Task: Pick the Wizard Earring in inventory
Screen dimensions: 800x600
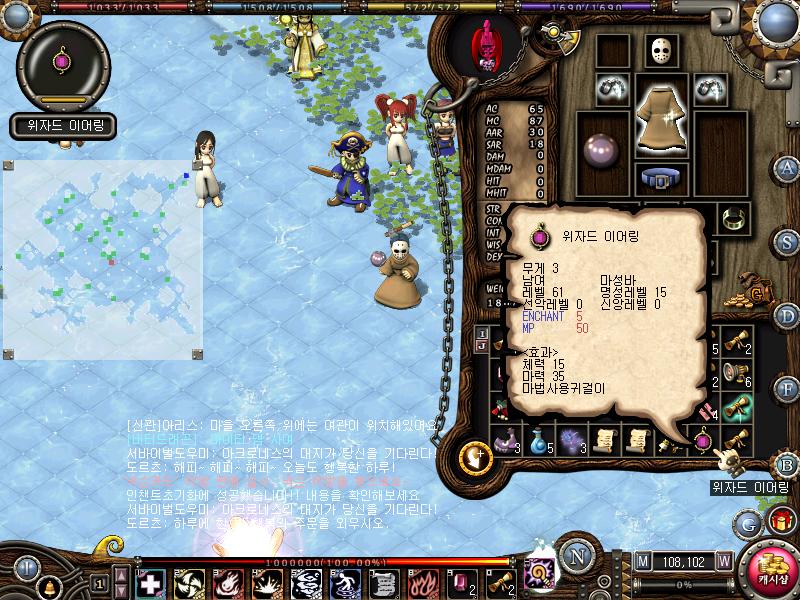Action: point(704,440)
